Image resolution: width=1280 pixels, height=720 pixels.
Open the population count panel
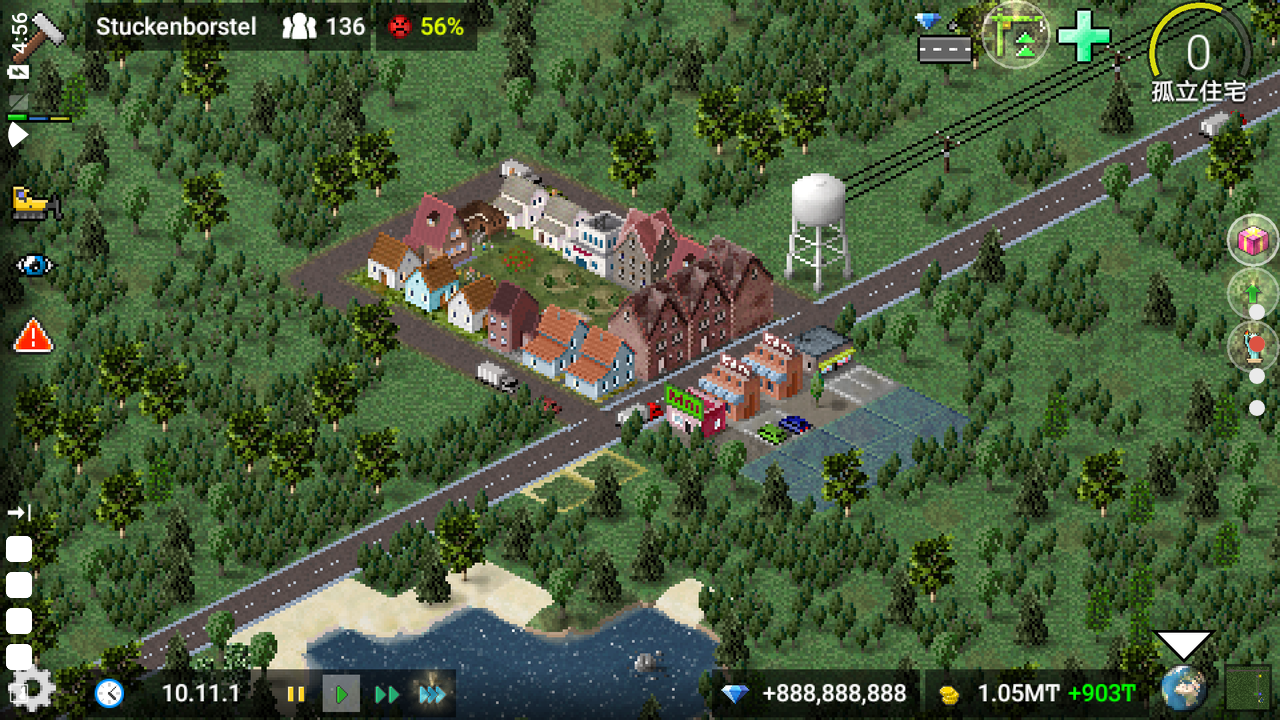point(324,27)
